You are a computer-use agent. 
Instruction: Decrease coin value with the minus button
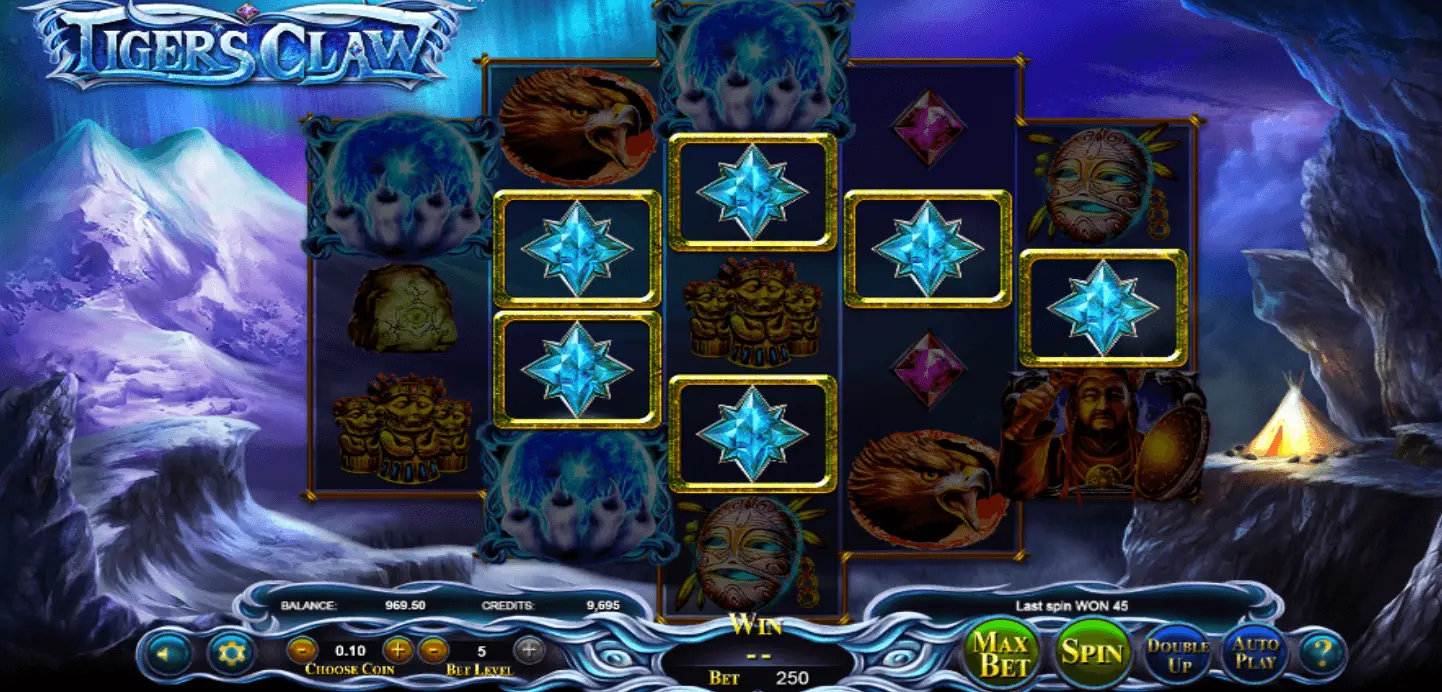[x=301, y=650]
